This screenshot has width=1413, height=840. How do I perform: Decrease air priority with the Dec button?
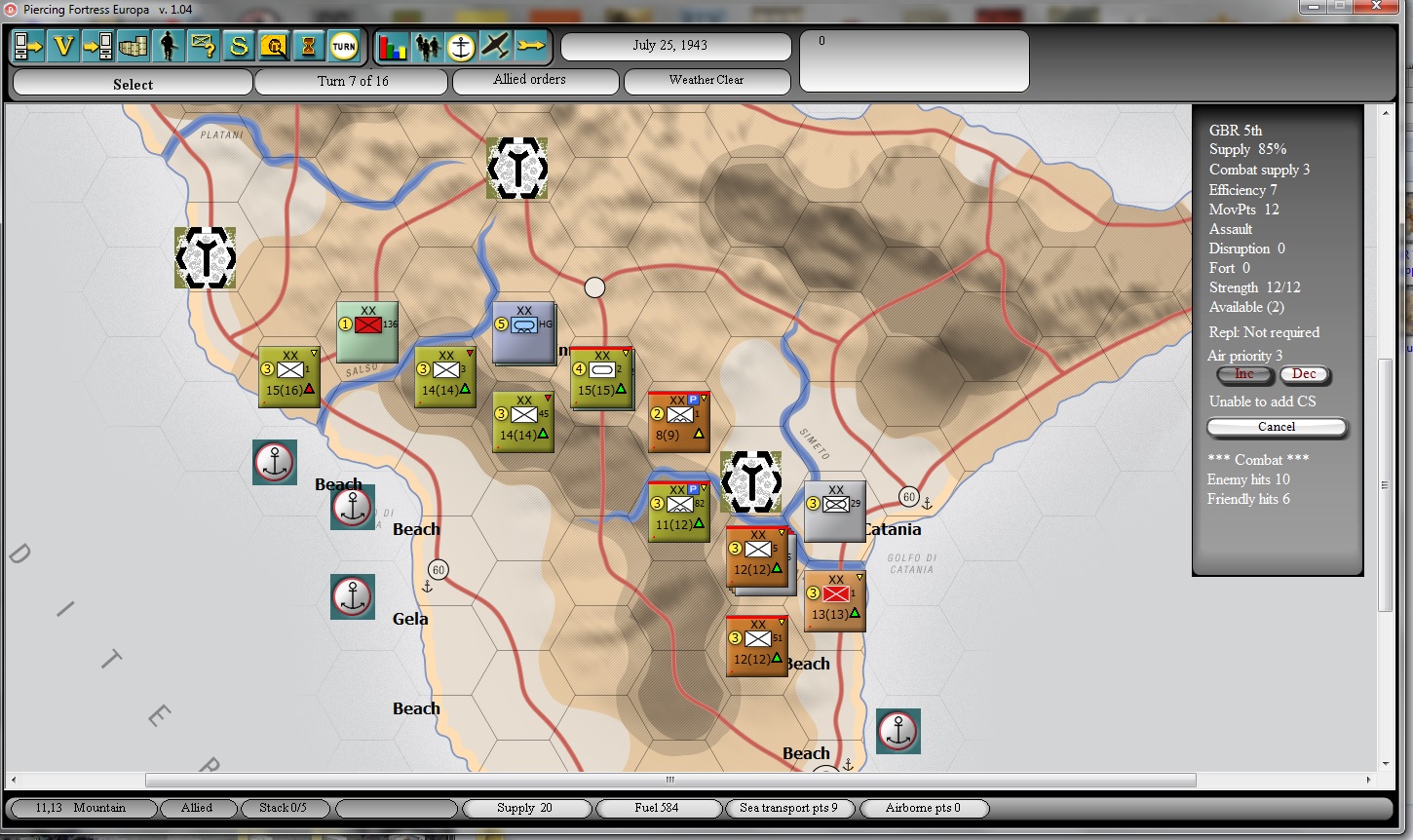click(1305, 374)
